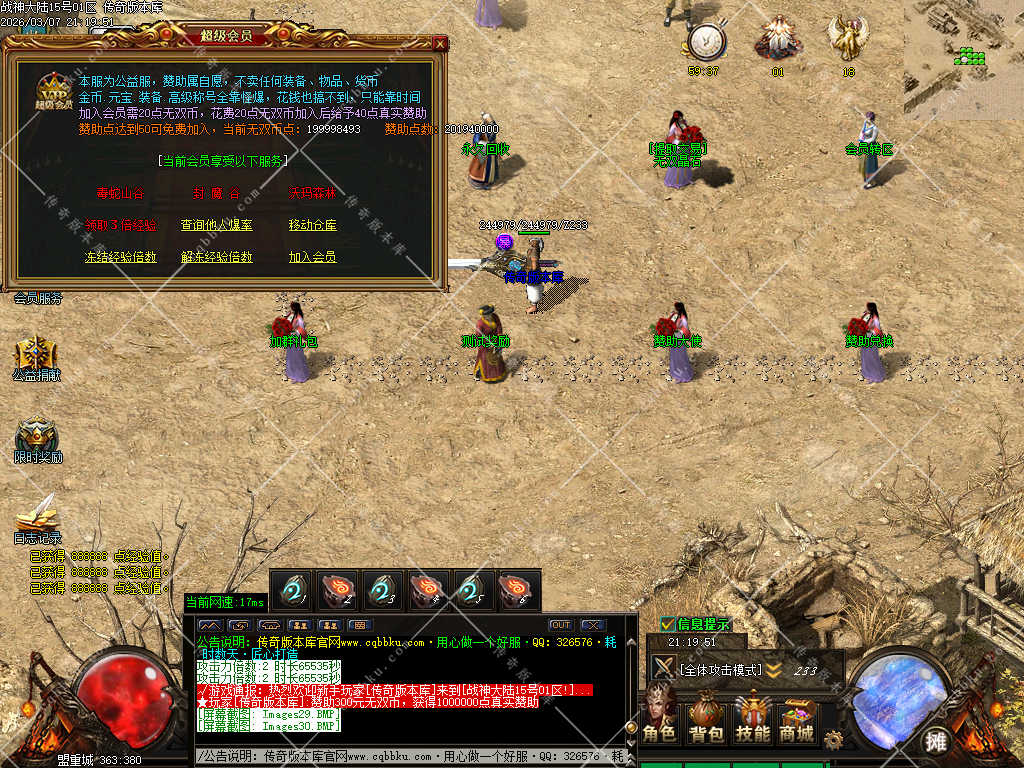The width and height of the screenshot is (1024, 768).
Task: Open 查询他人爆率 lookup
Action: (216, 225)
